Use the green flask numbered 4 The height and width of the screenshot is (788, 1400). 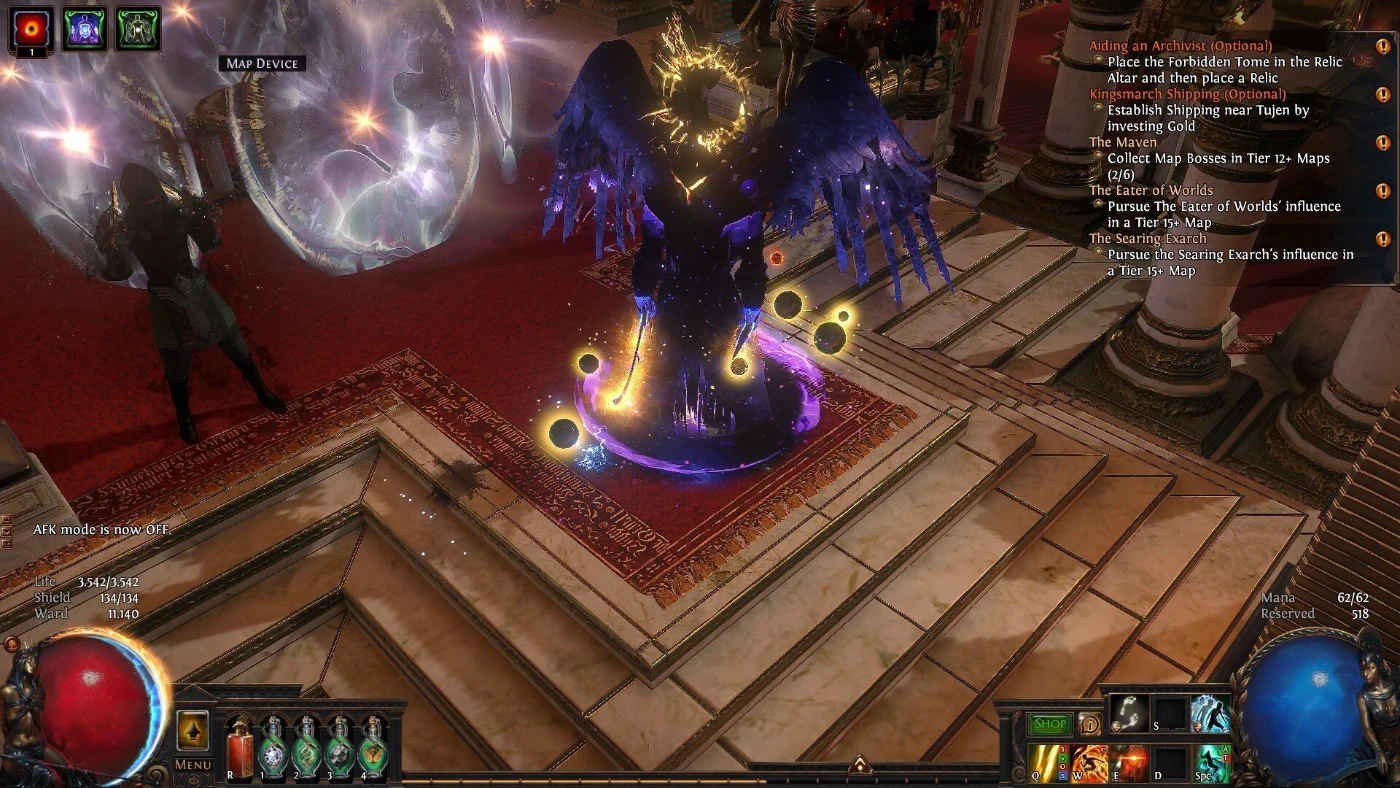point(373,748)
